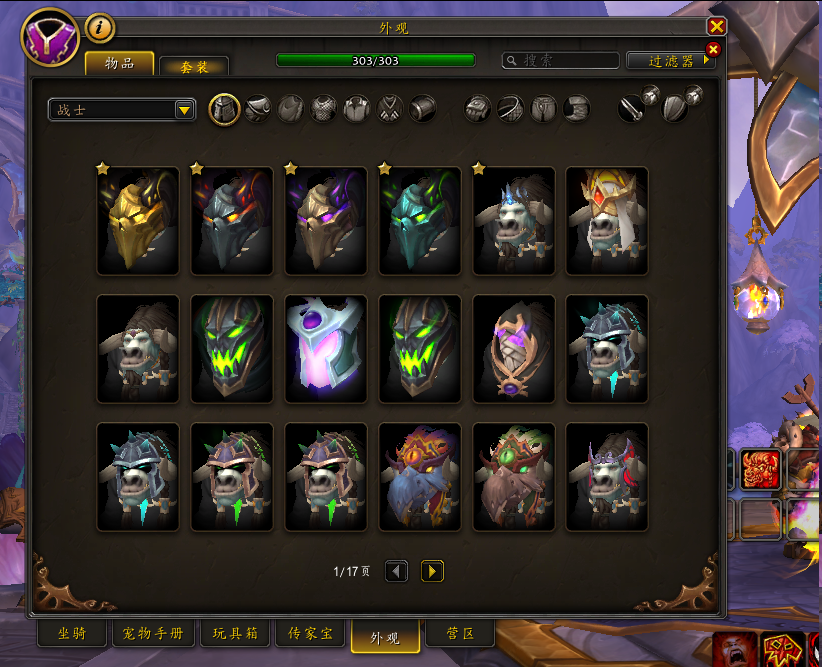Viewport: 822px width, 667px height.
Task: Pick the pink glowing crystal visor appearance
Action: [x=326, y=349]
